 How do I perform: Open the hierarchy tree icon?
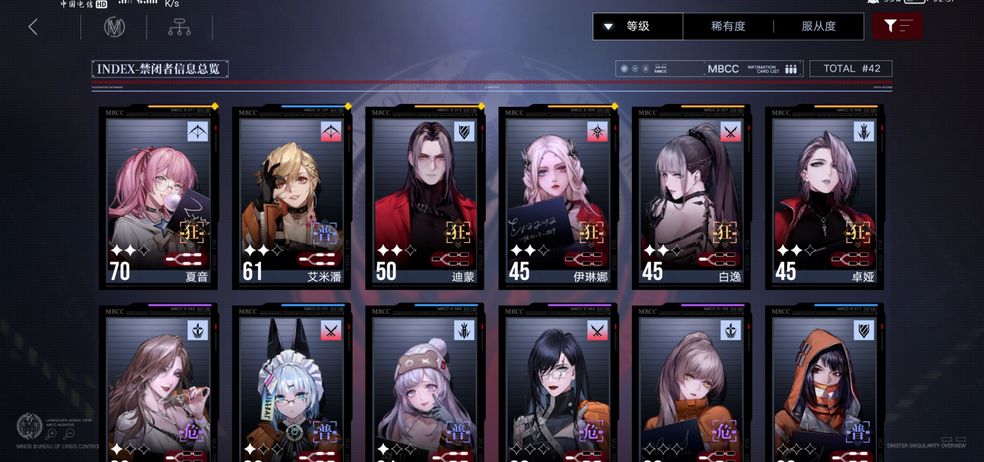pos(180,27)
